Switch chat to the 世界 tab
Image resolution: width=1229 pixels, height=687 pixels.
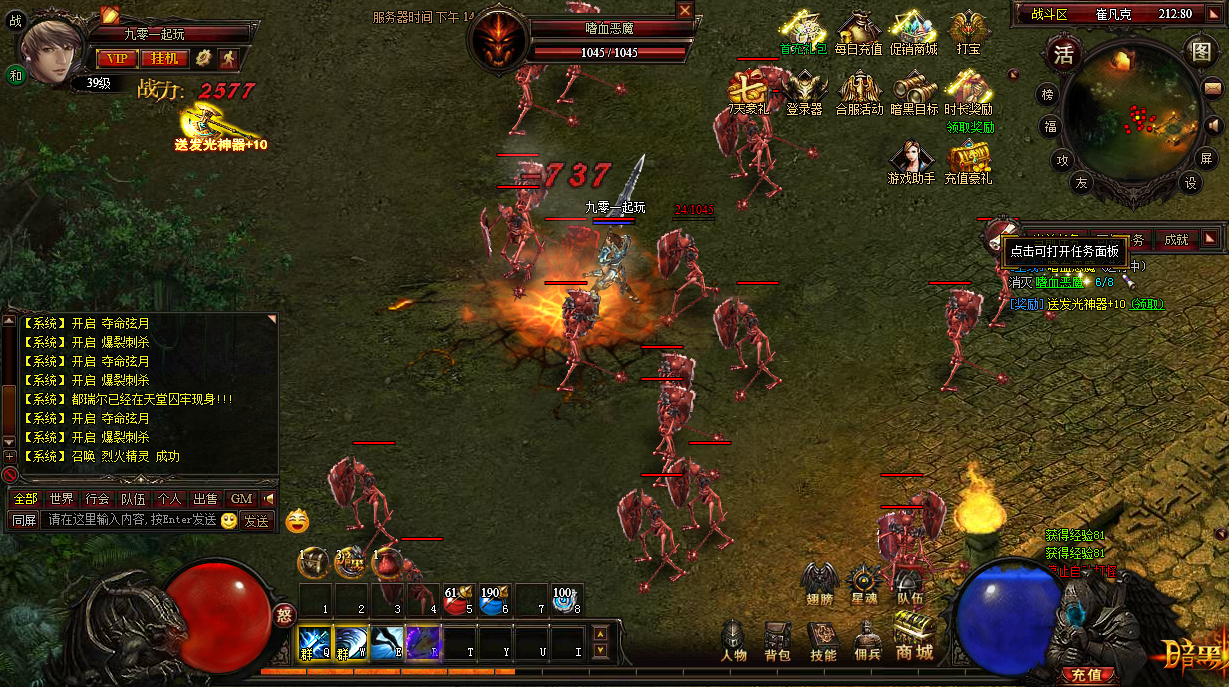pyautogui.click(x=62, y=498)
